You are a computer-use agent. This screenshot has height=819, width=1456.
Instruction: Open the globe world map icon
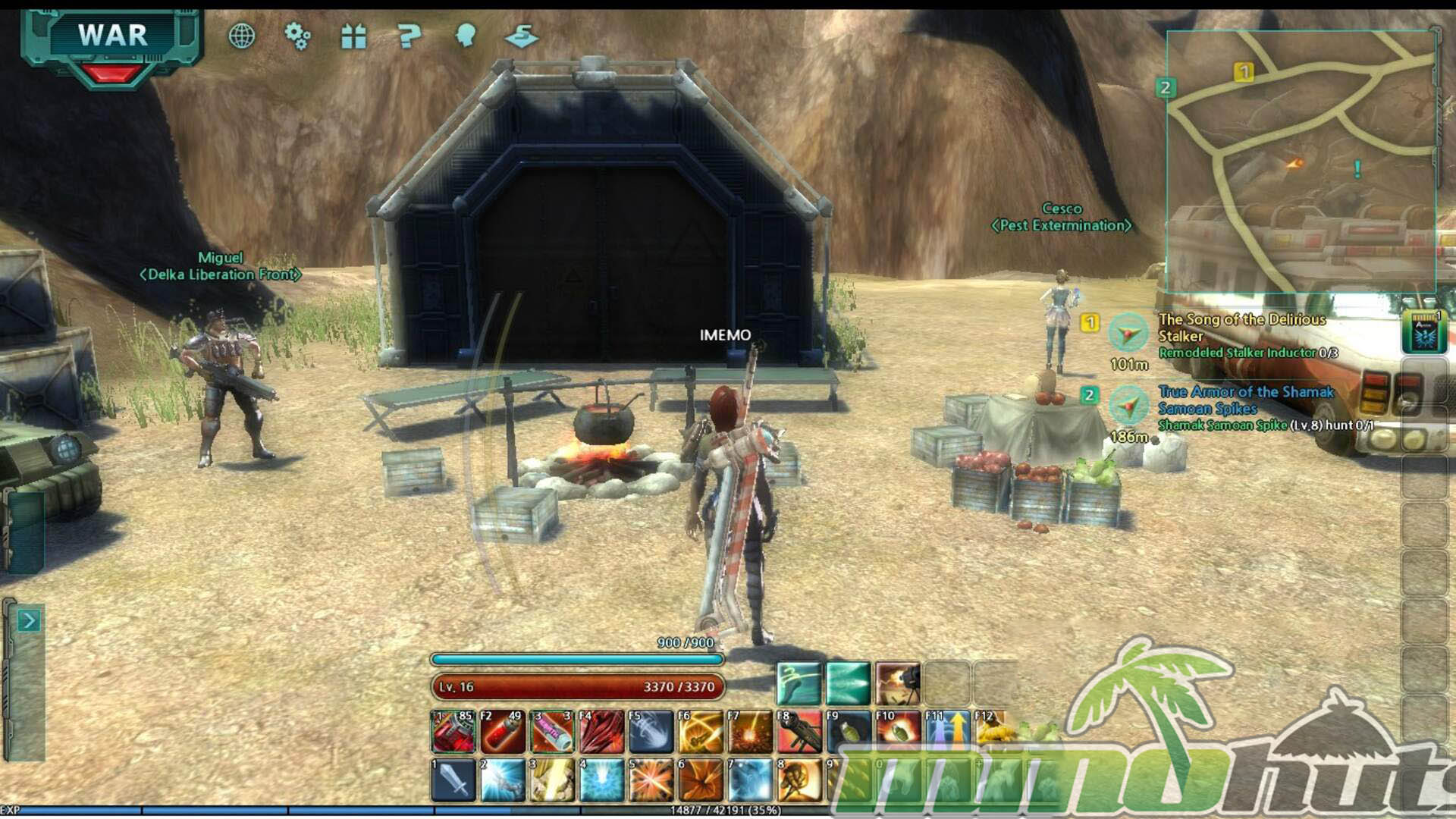[x=241, y=36]
